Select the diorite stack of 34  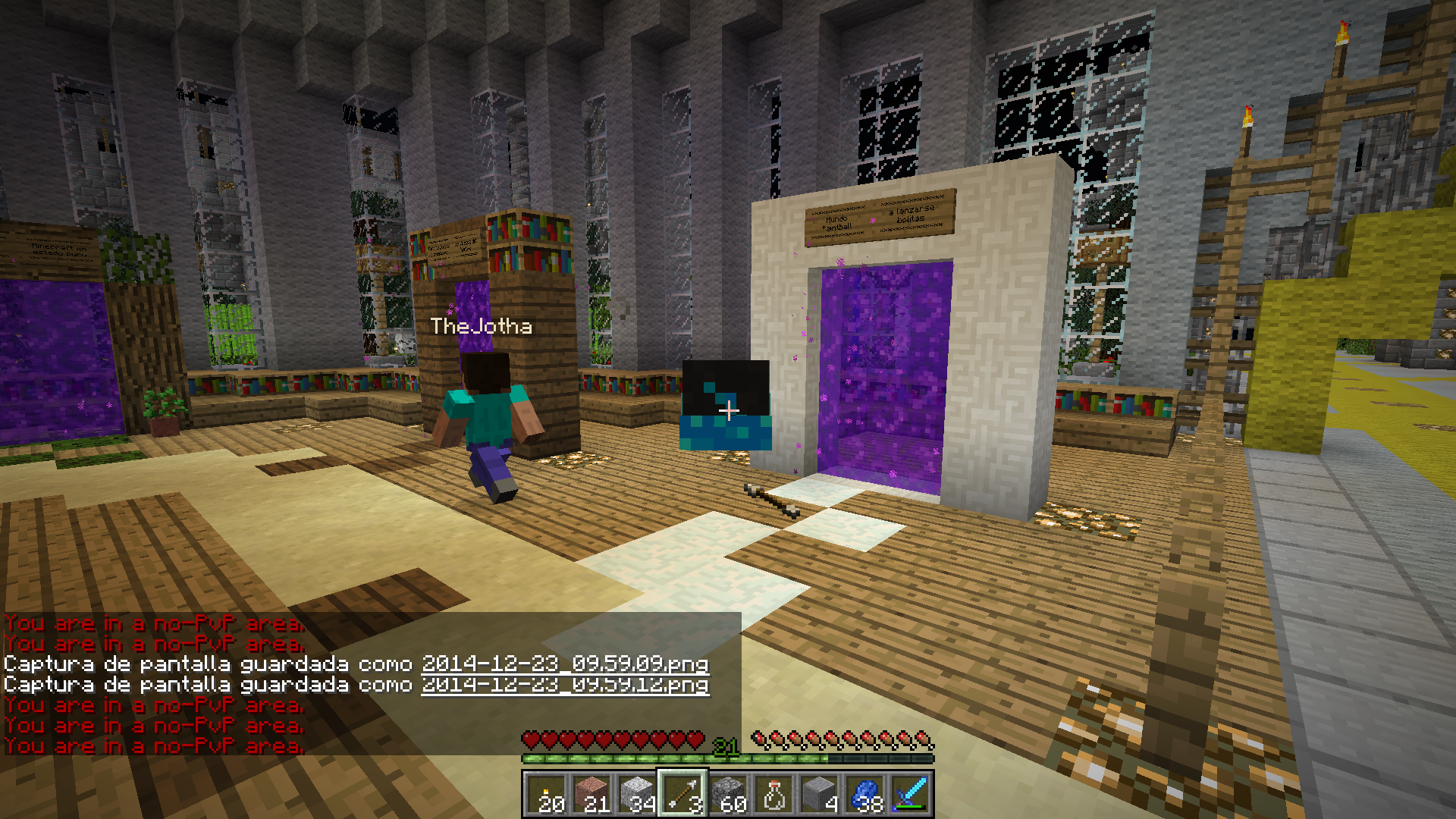coord(637,794)
